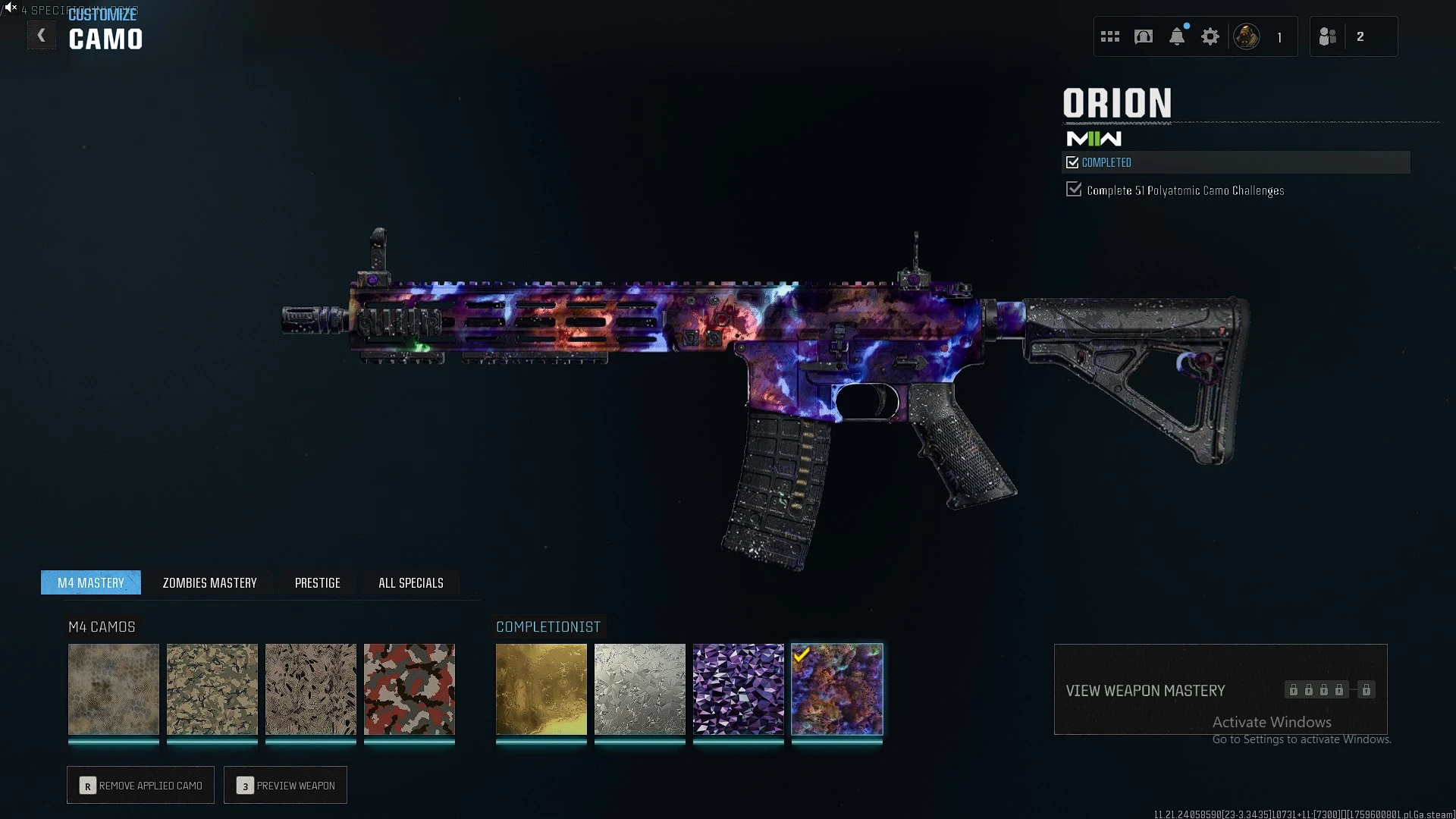Equip the Platinum completionist camo

[x=640, y=689]
